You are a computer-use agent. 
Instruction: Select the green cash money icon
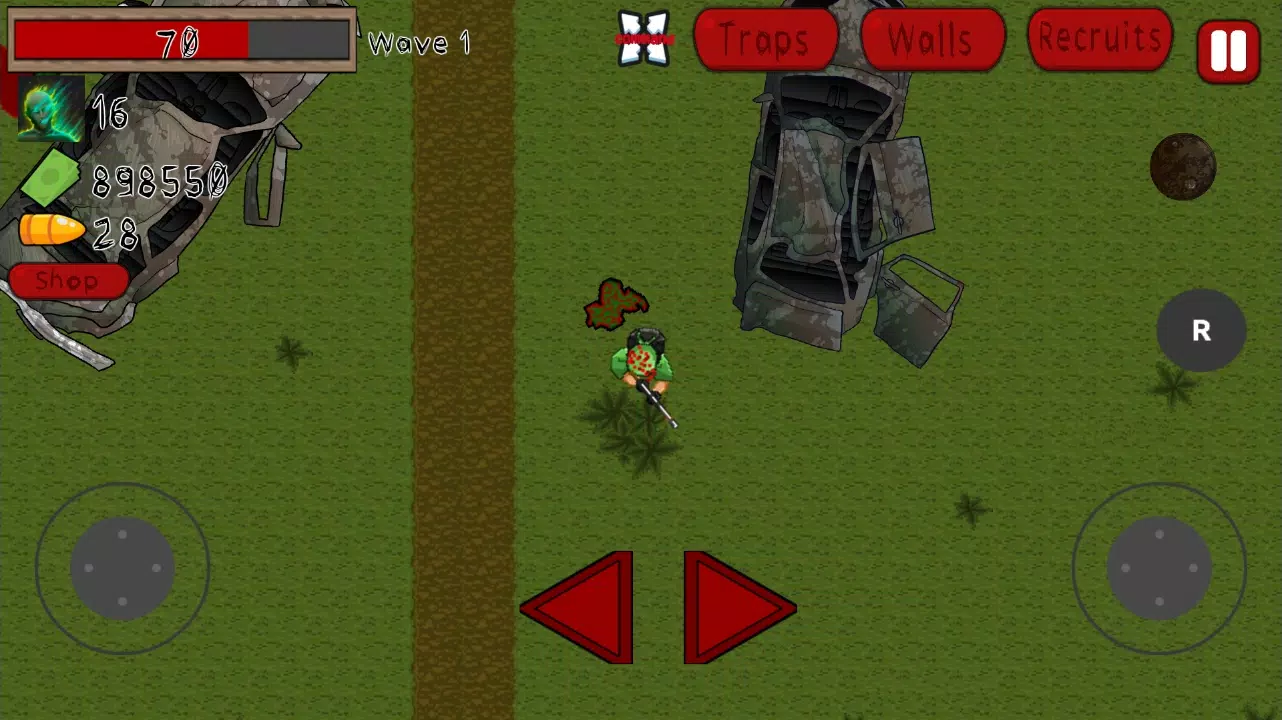[x=52, y=178]
